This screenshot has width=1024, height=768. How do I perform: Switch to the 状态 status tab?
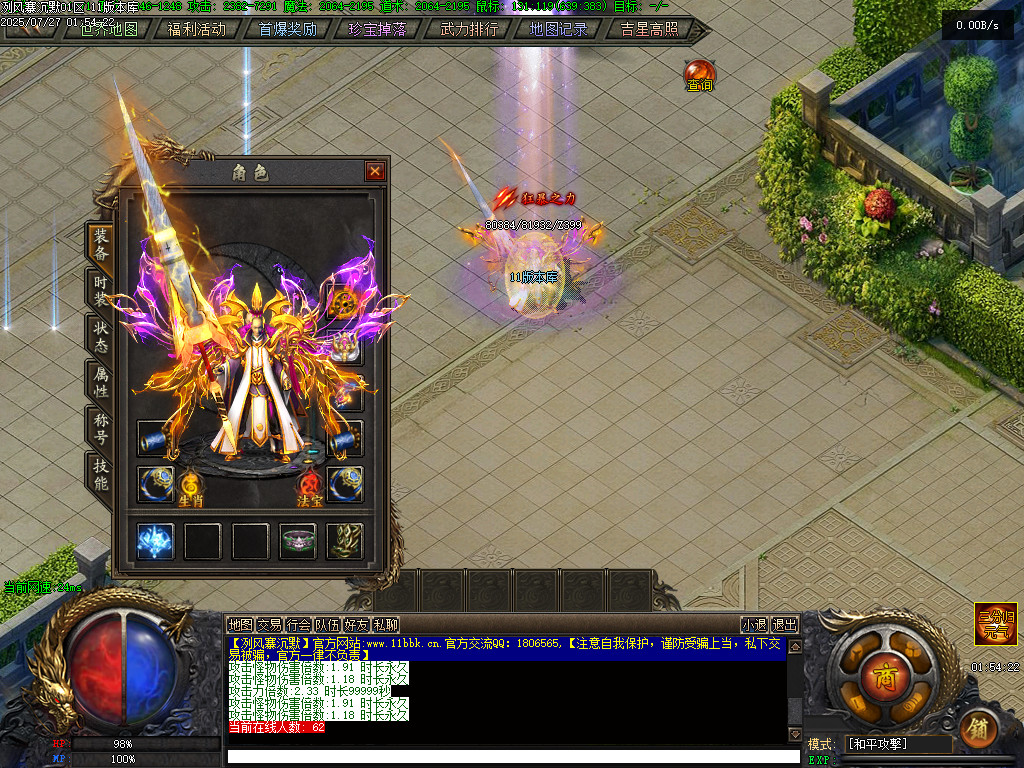pos(101,335)
